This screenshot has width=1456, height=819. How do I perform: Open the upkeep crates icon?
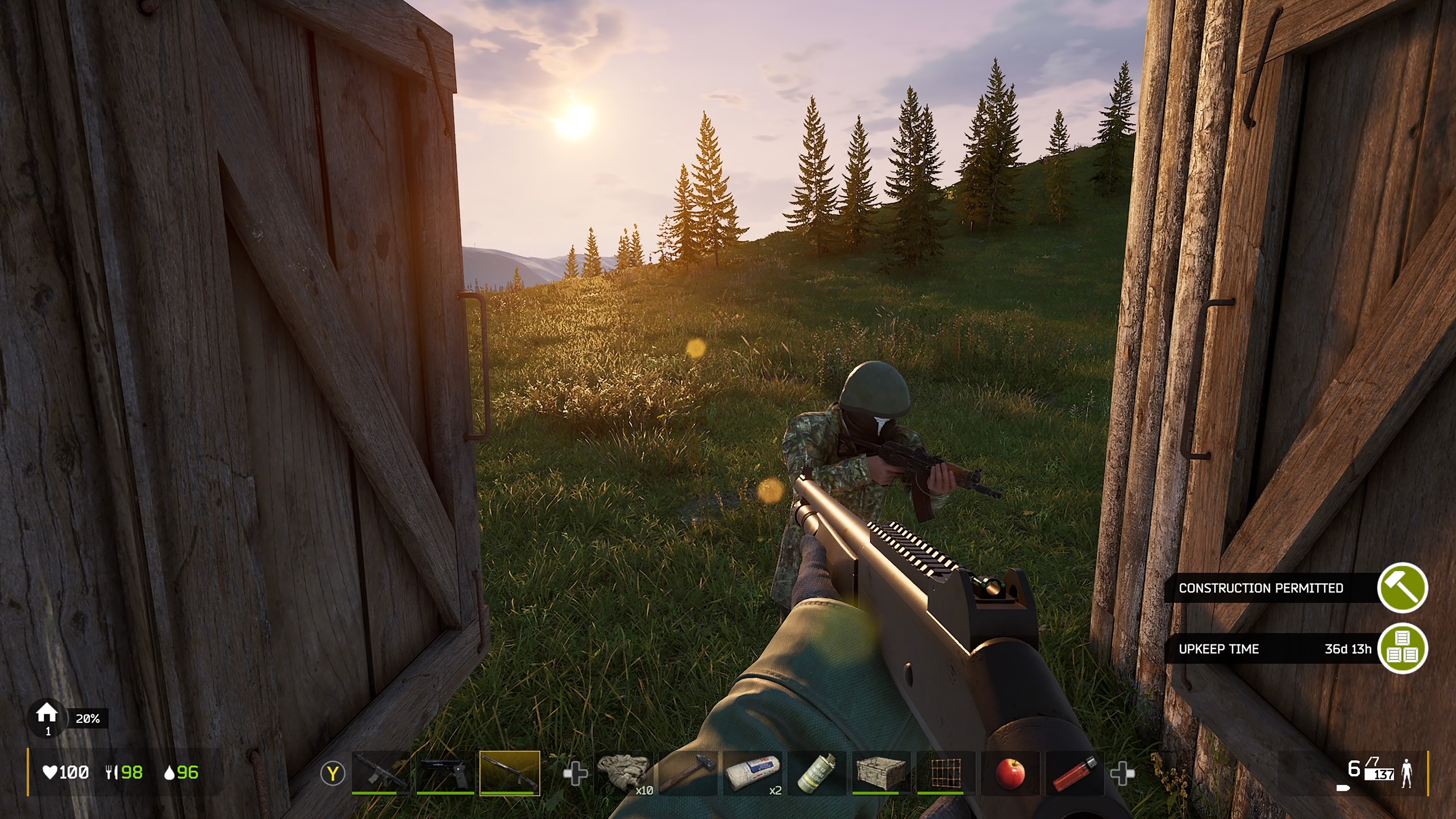[1402, 648]
